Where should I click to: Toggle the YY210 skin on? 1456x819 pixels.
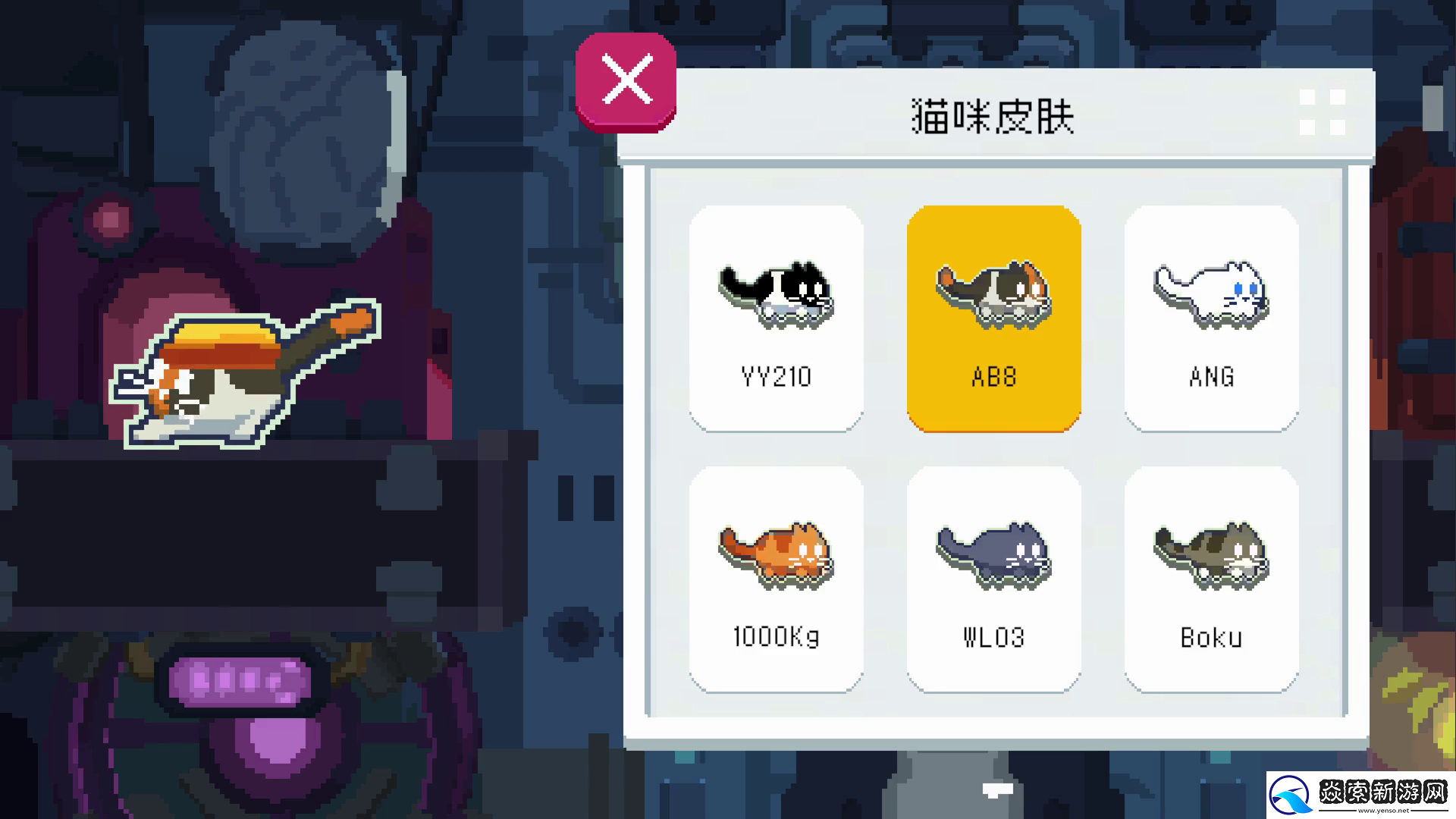775,318
